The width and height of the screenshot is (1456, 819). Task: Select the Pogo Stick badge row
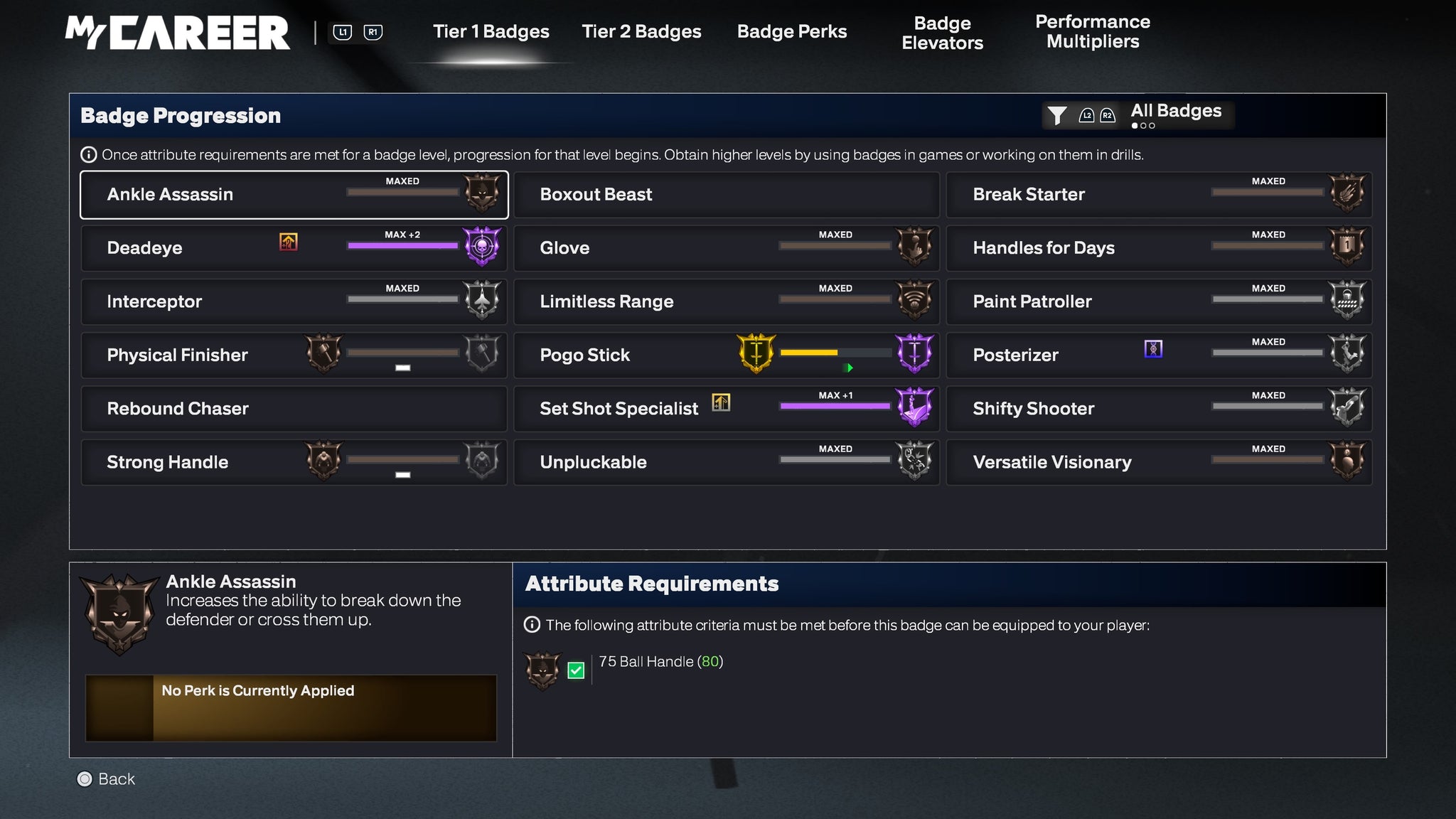coord(726,355)
